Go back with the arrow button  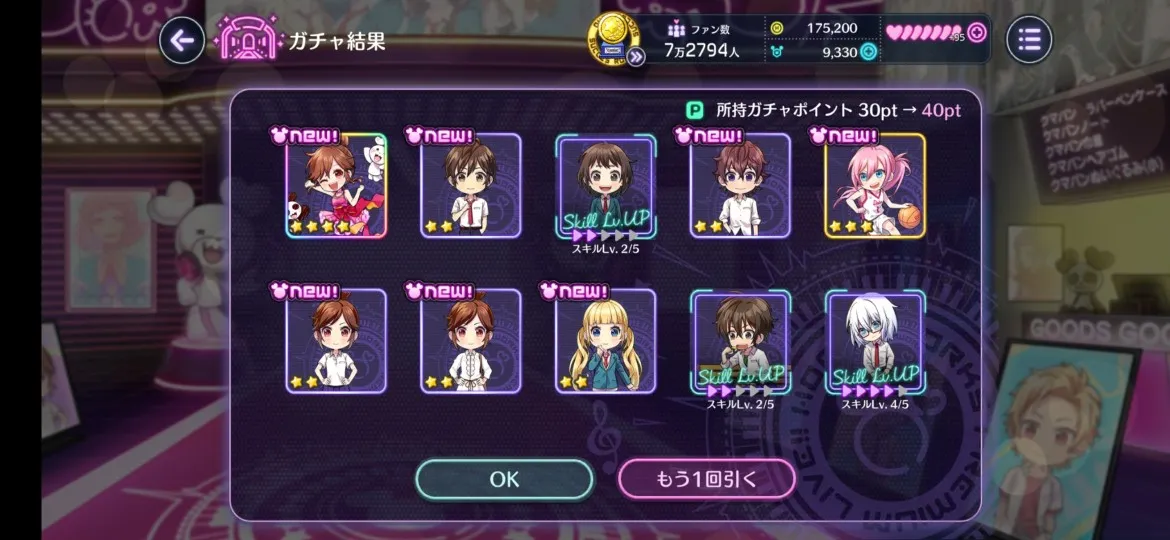coord(181,40)
